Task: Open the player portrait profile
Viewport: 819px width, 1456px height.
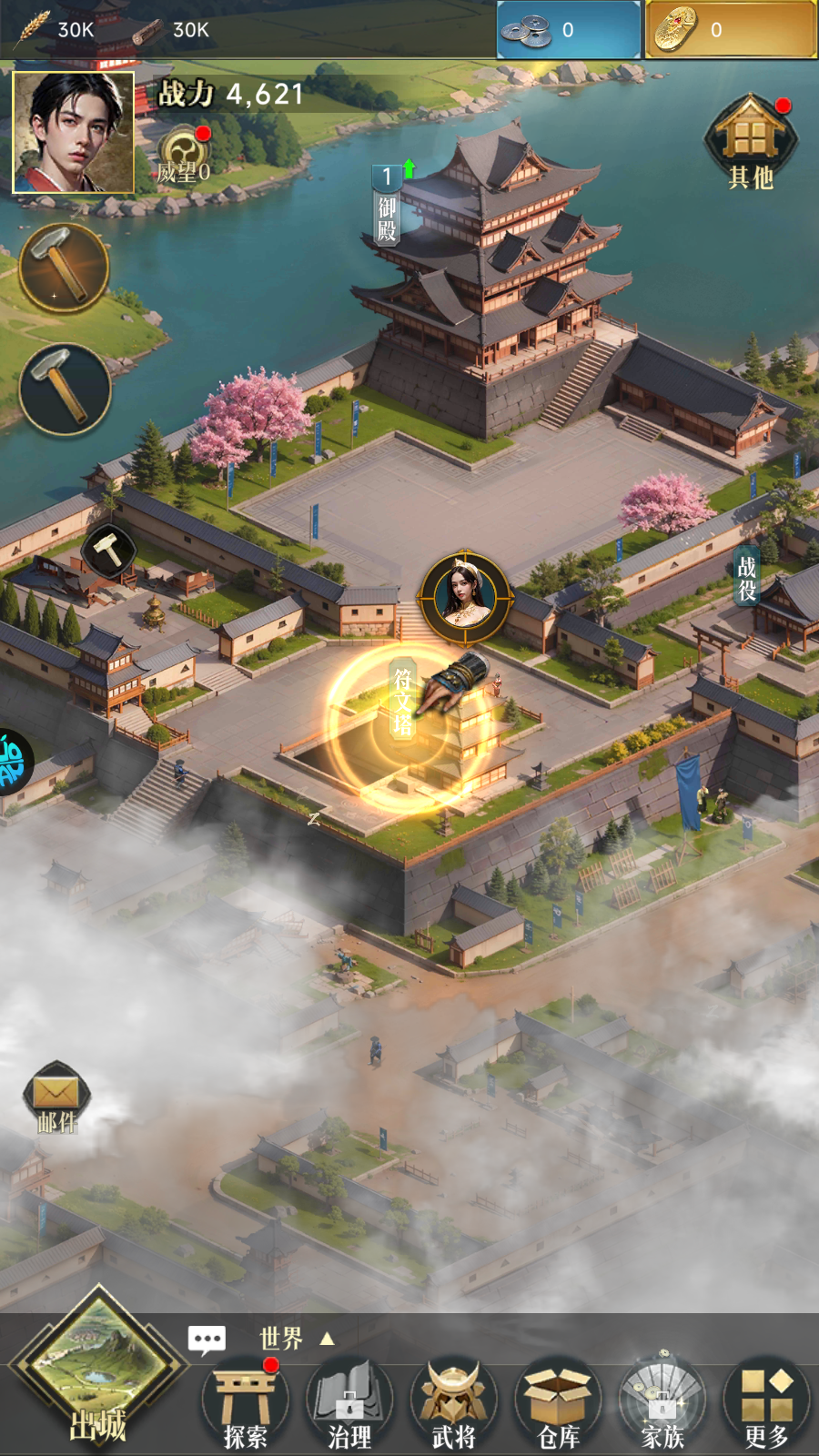Action: pos(73,133)
